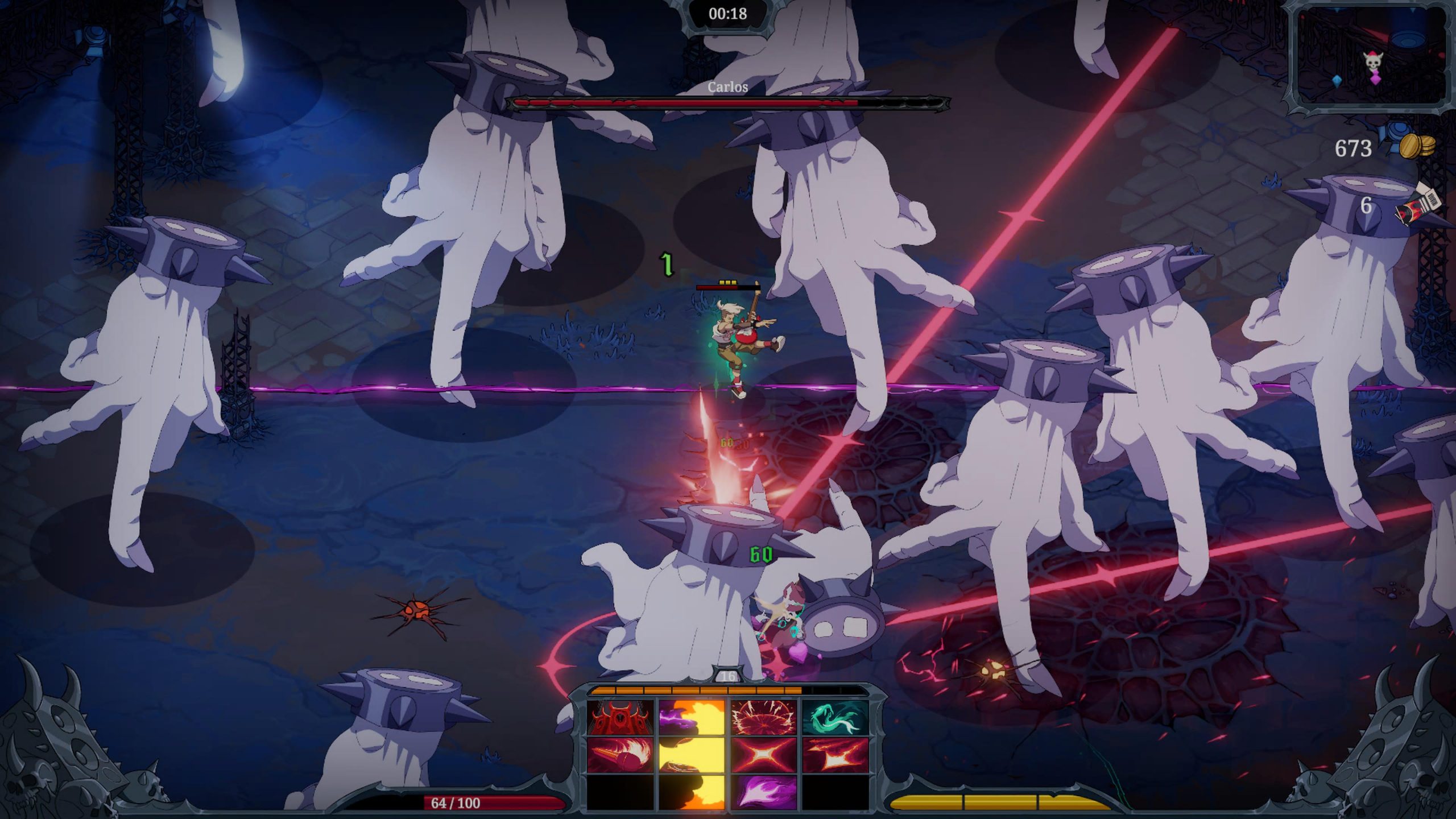Click the vinyl record tickets icon
Viewport: 1456px width, 819px height.
1418,206
